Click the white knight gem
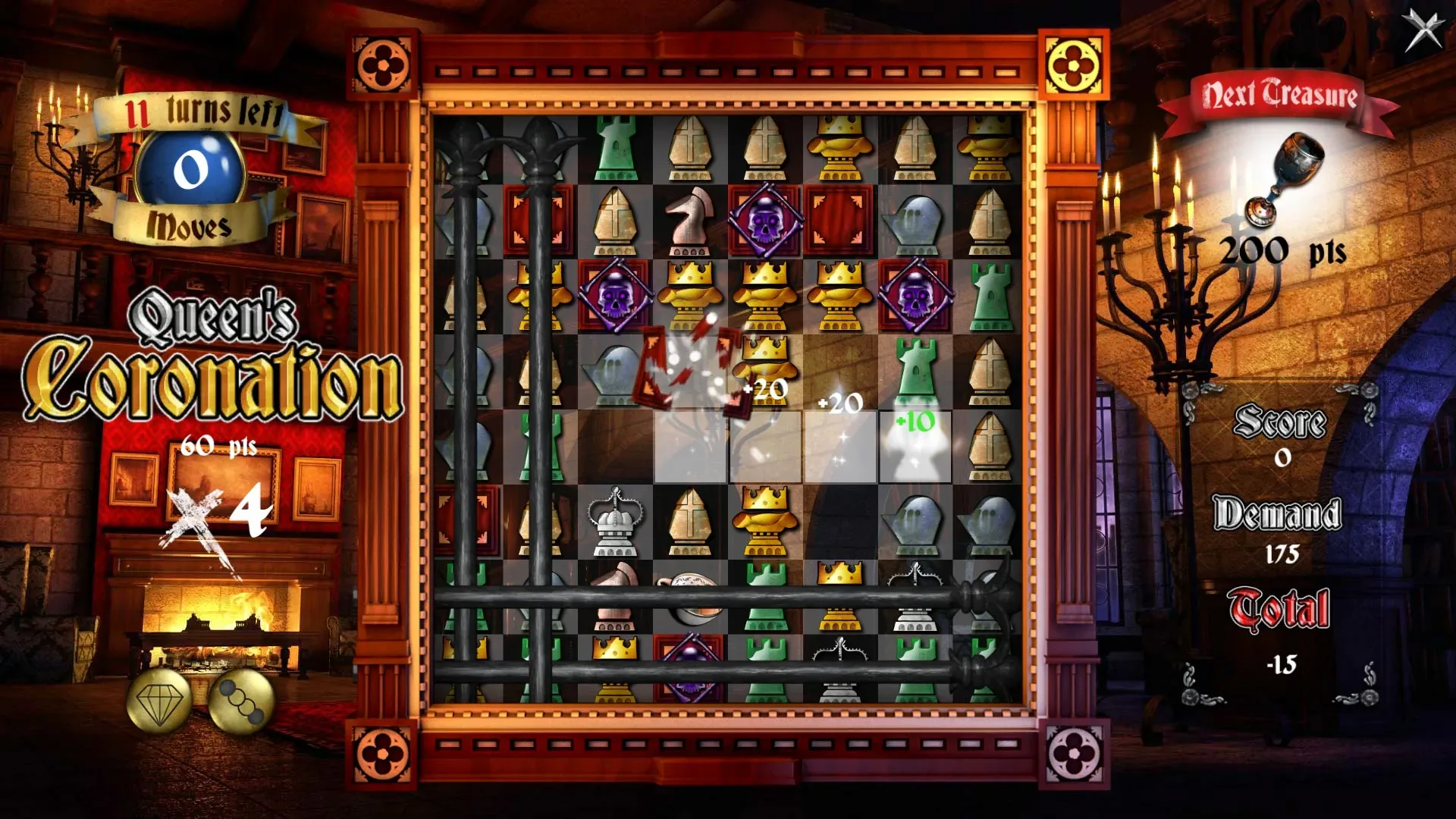Screen dimensions: 1456x819 click(x=690, y=220)
